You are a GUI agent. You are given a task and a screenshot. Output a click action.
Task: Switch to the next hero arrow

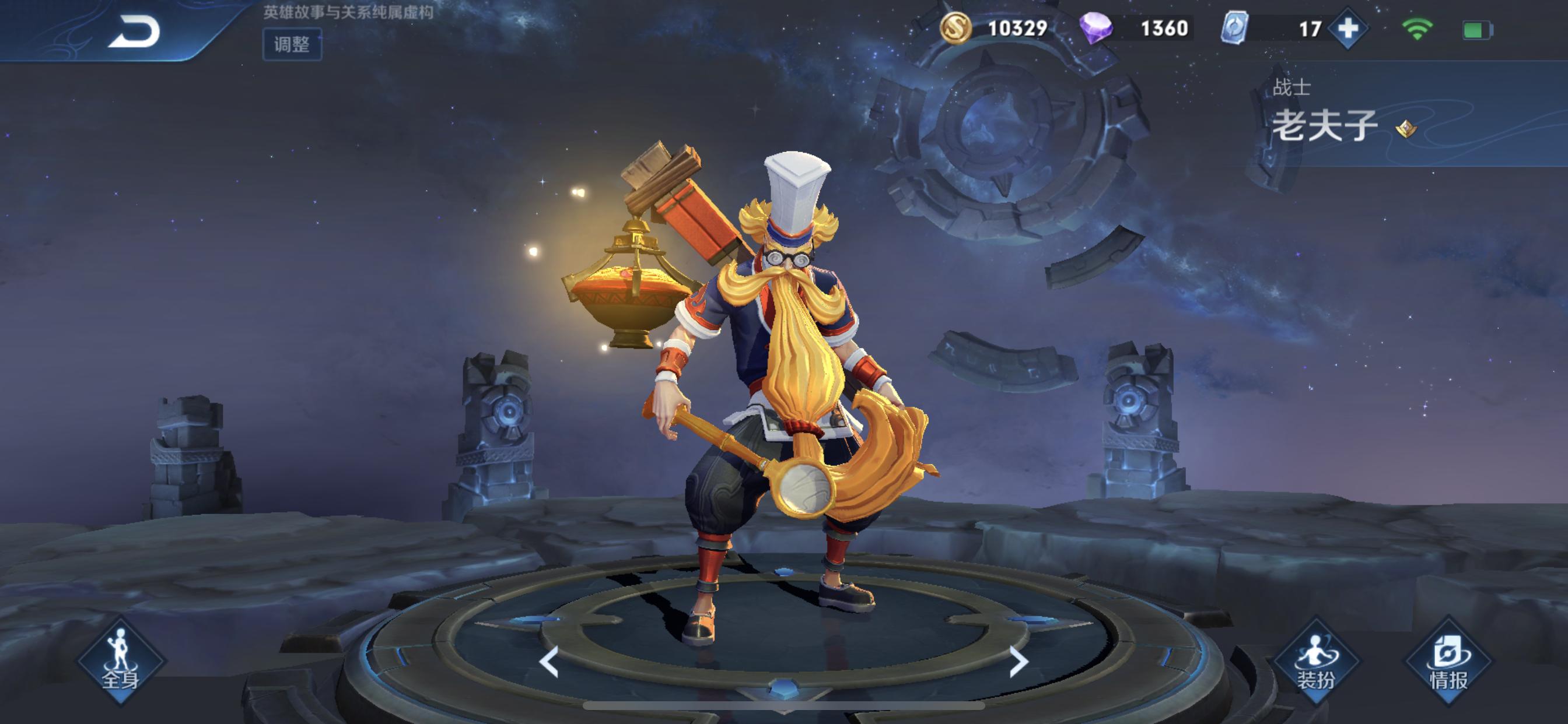pyautogui.click(x=1018, y=662)
